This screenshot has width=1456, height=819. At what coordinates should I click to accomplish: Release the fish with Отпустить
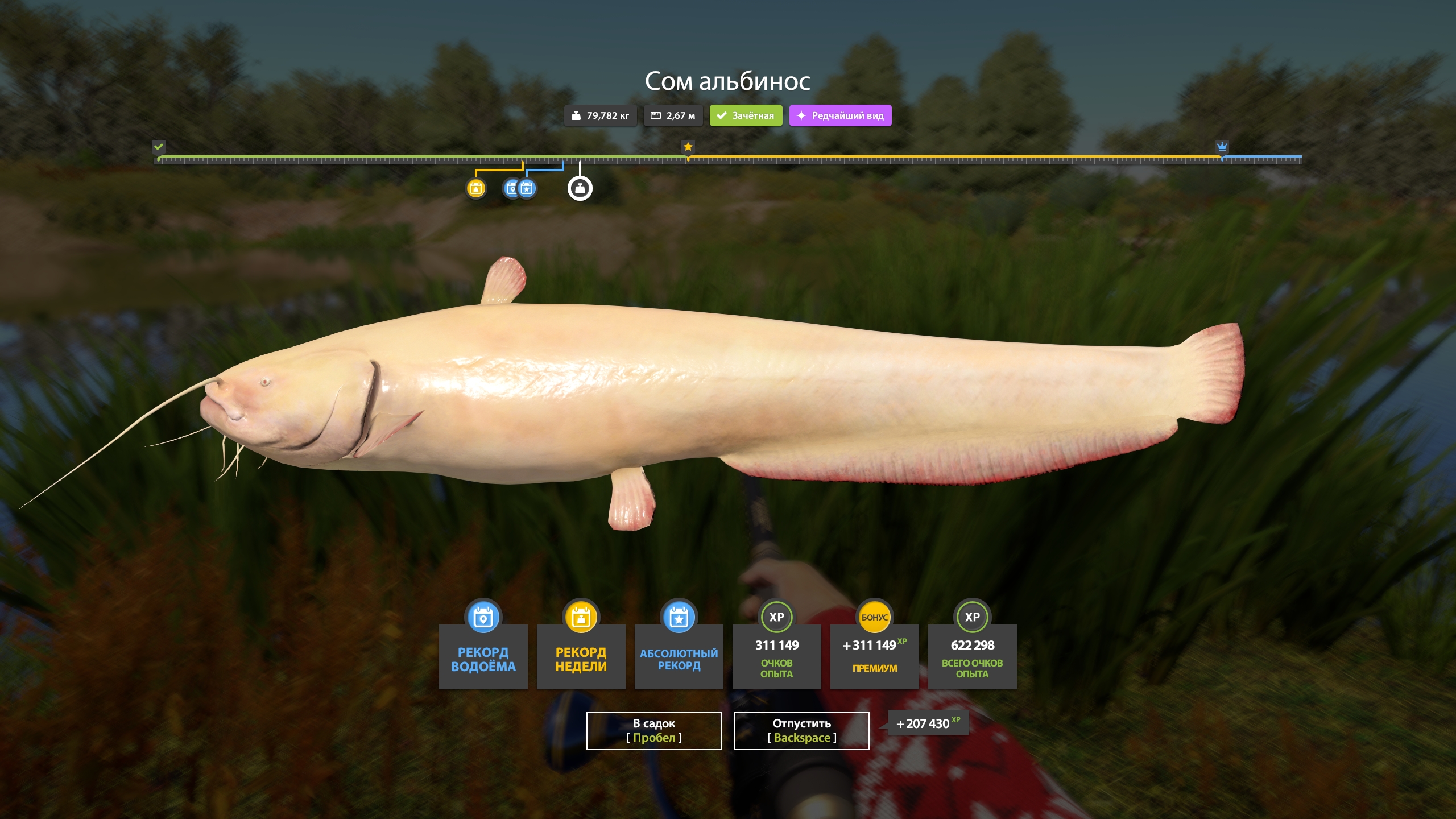point(801,730)
